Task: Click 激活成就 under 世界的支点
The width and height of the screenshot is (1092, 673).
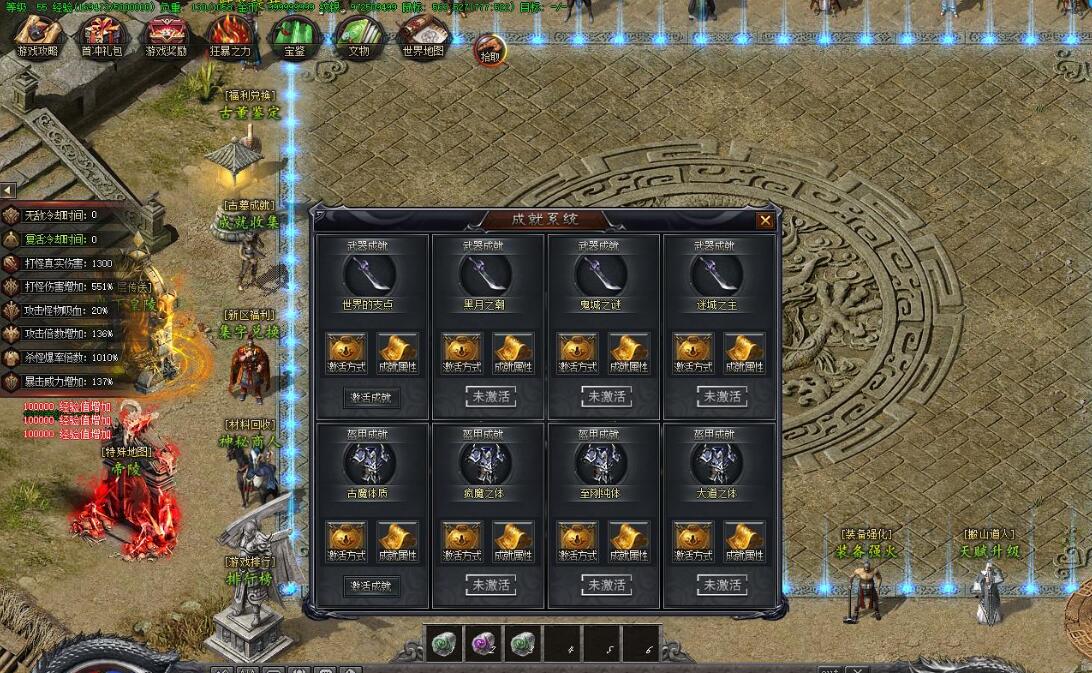Action: (371, 398)
